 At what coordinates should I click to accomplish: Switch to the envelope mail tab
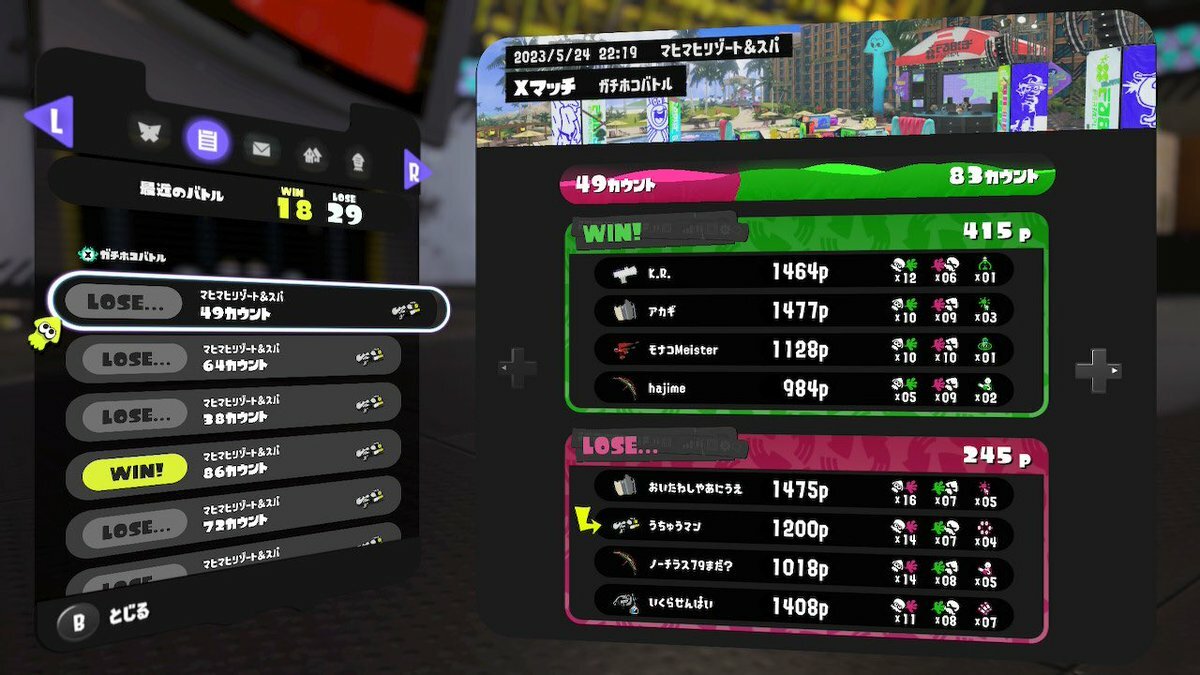(261, 150)
